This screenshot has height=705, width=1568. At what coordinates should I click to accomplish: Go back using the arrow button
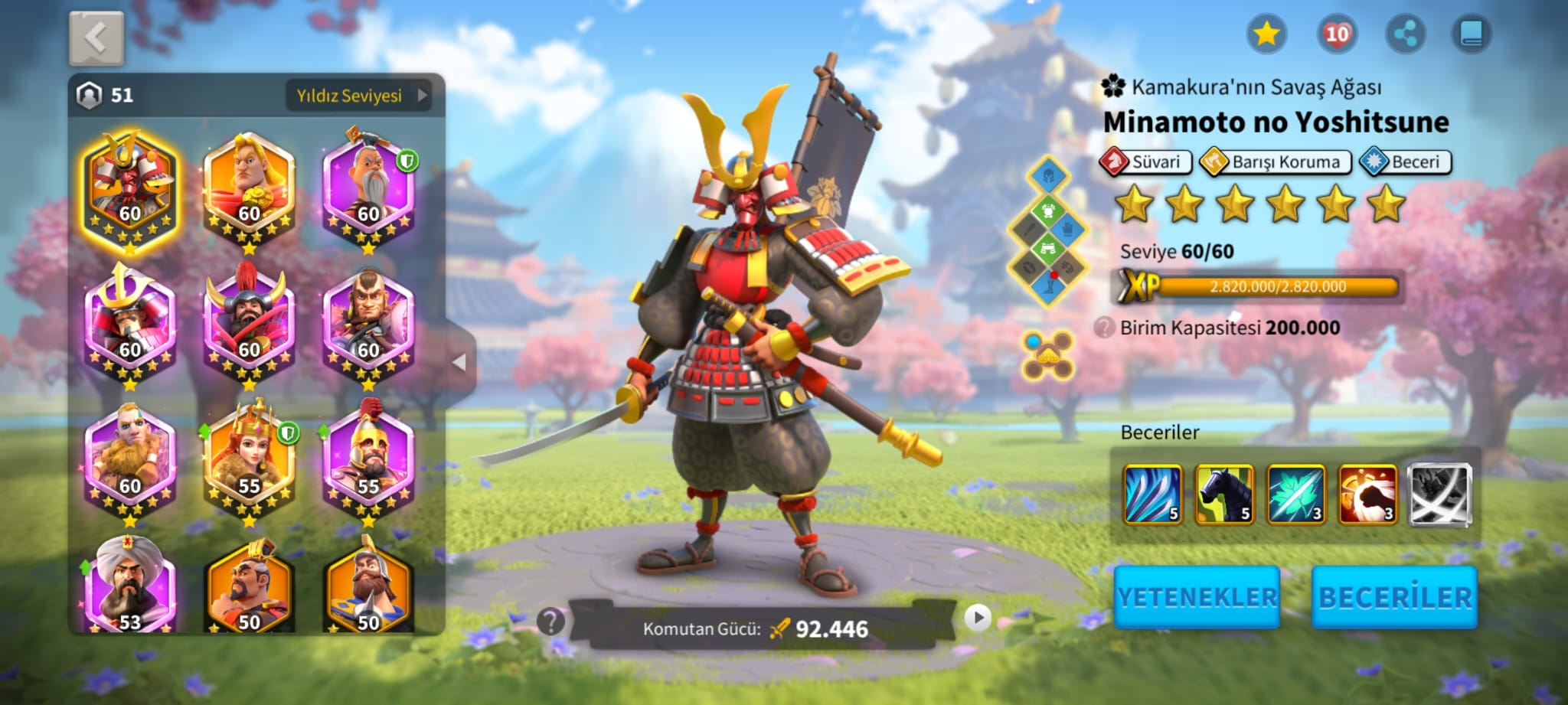pyautogui.click(x=96, y=38)
